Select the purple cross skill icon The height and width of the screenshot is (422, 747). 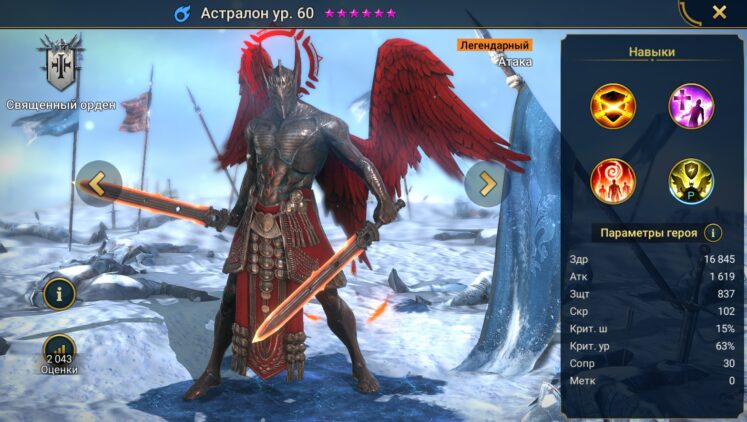click(x=690, y=105)
